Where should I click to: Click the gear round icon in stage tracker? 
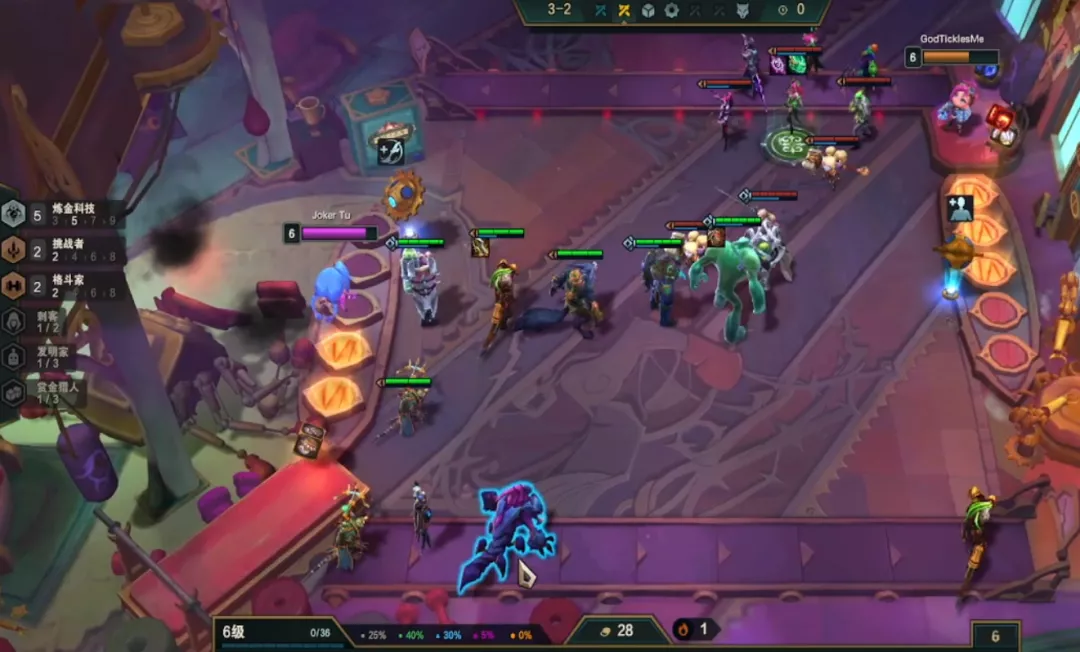point(671,11)
